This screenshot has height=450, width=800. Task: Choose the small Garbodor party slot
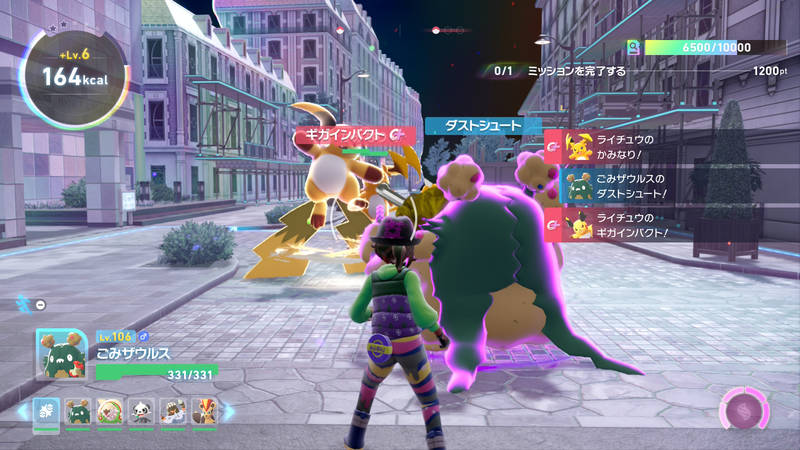pos(76,411)
